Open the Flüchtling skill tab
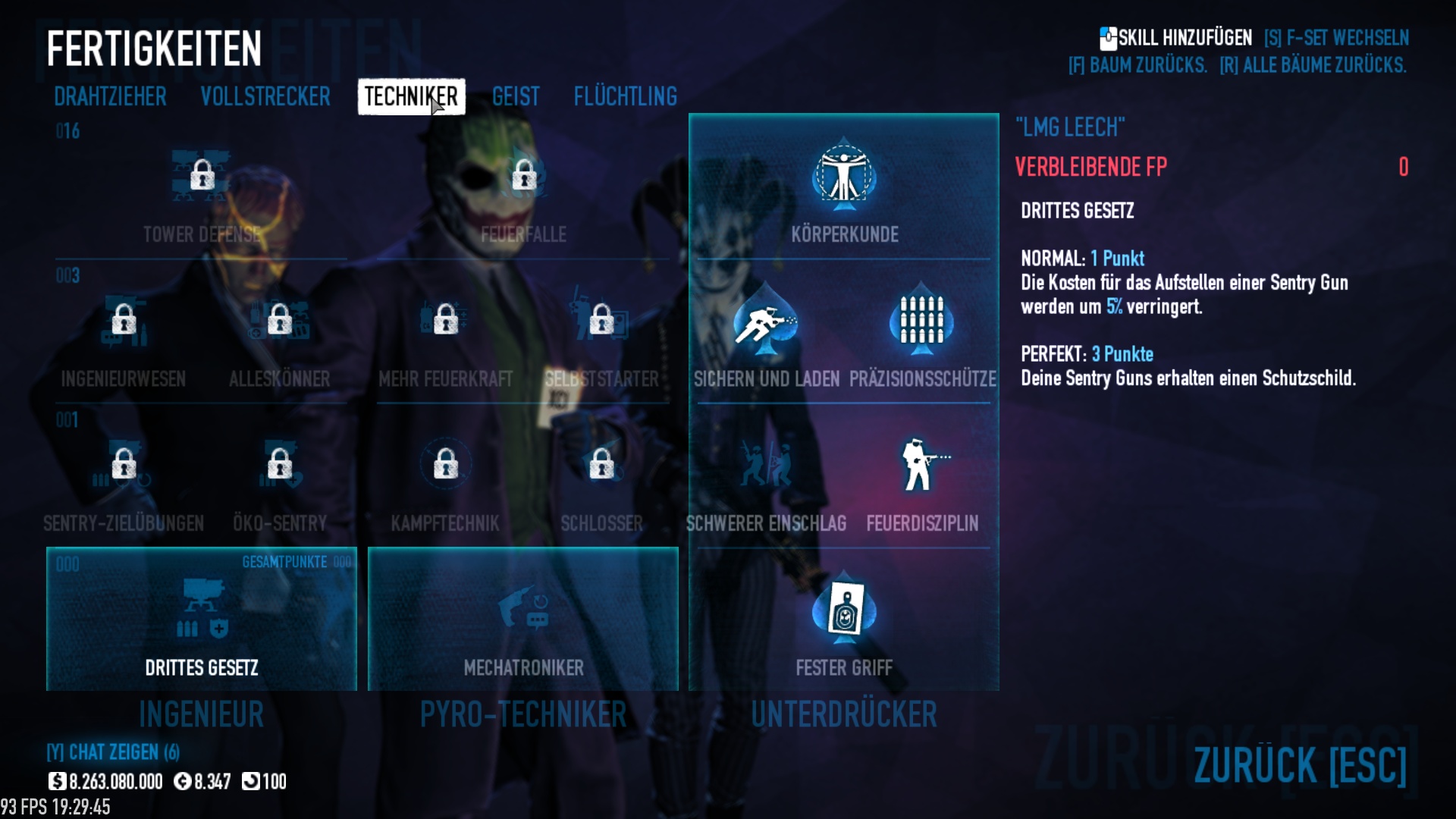The height and width of the screenshot is (819, 1456). coord(625,96)
